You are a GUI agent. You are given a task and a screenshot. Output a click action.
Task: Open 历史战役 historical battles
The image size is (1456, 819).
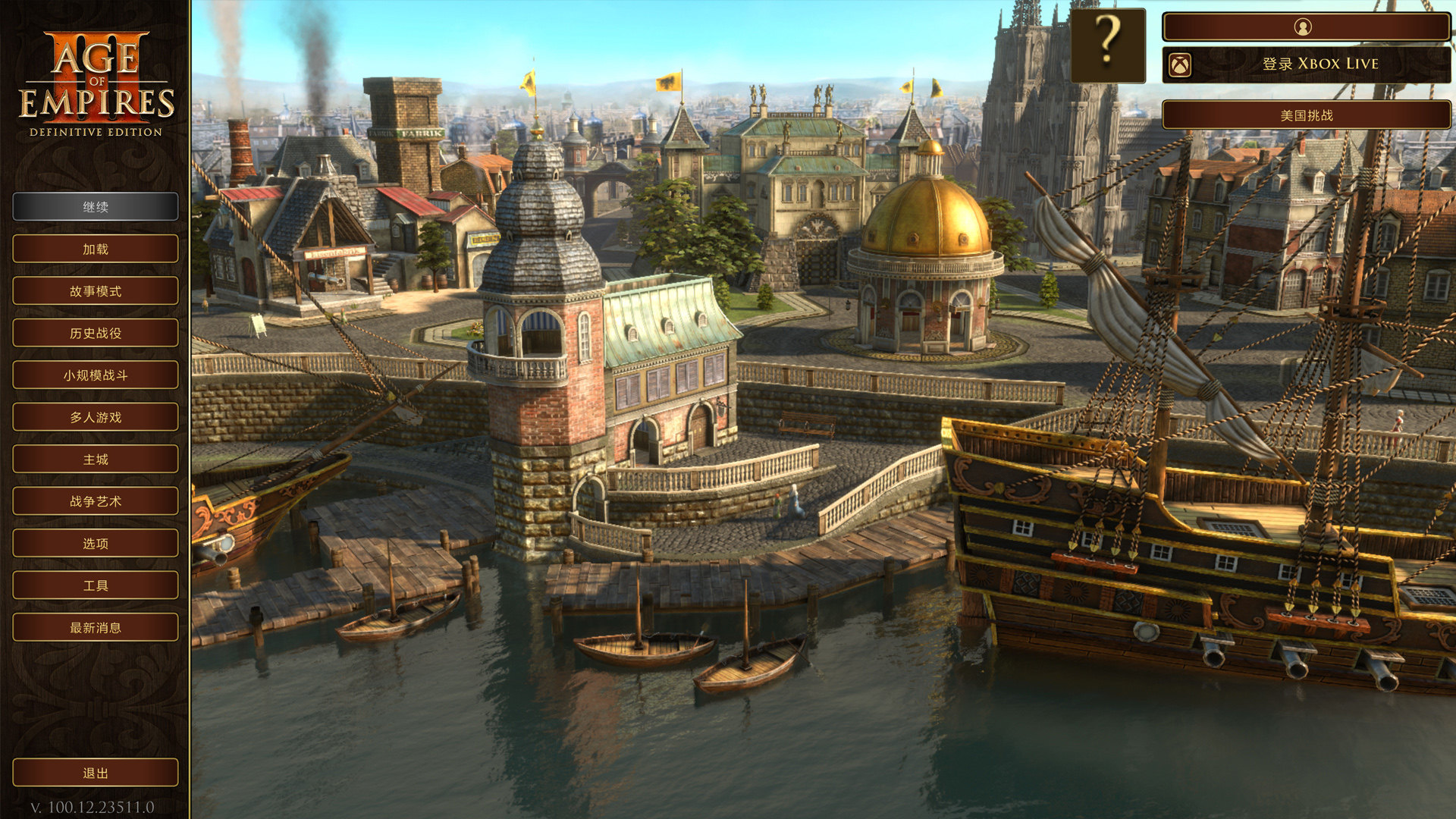96,333
